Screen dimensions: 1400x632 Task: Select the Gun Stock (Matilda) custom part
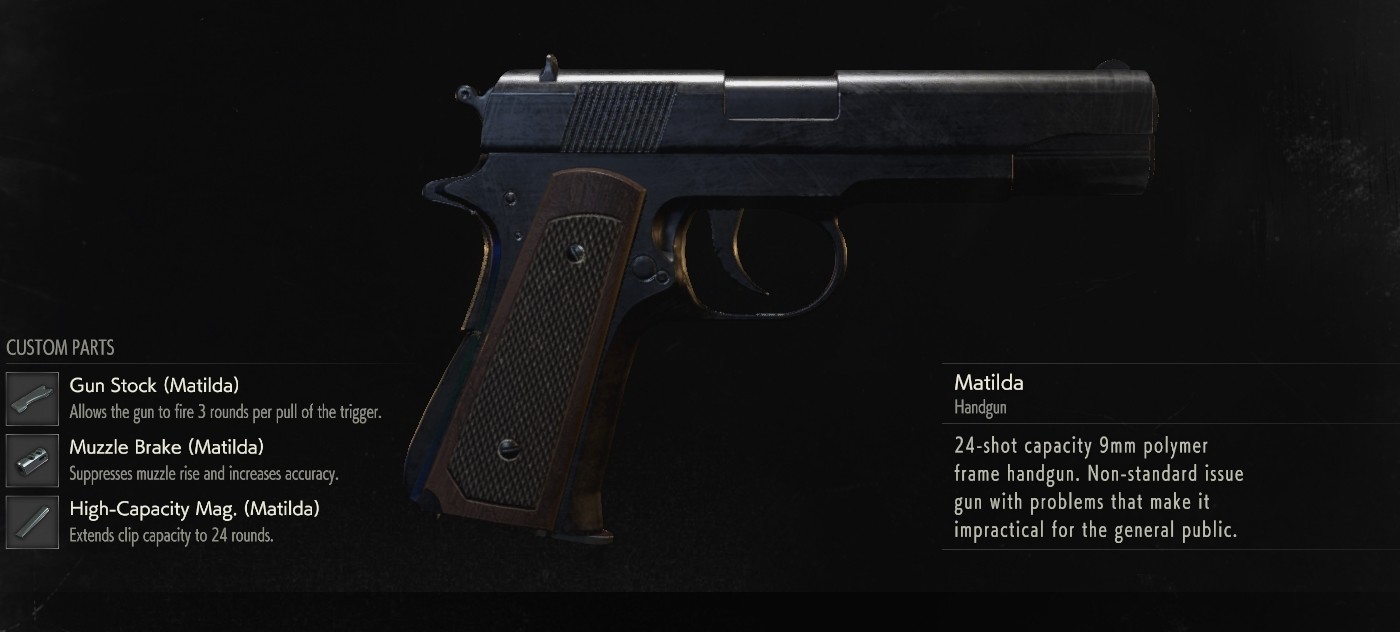[x=154, y=385]
